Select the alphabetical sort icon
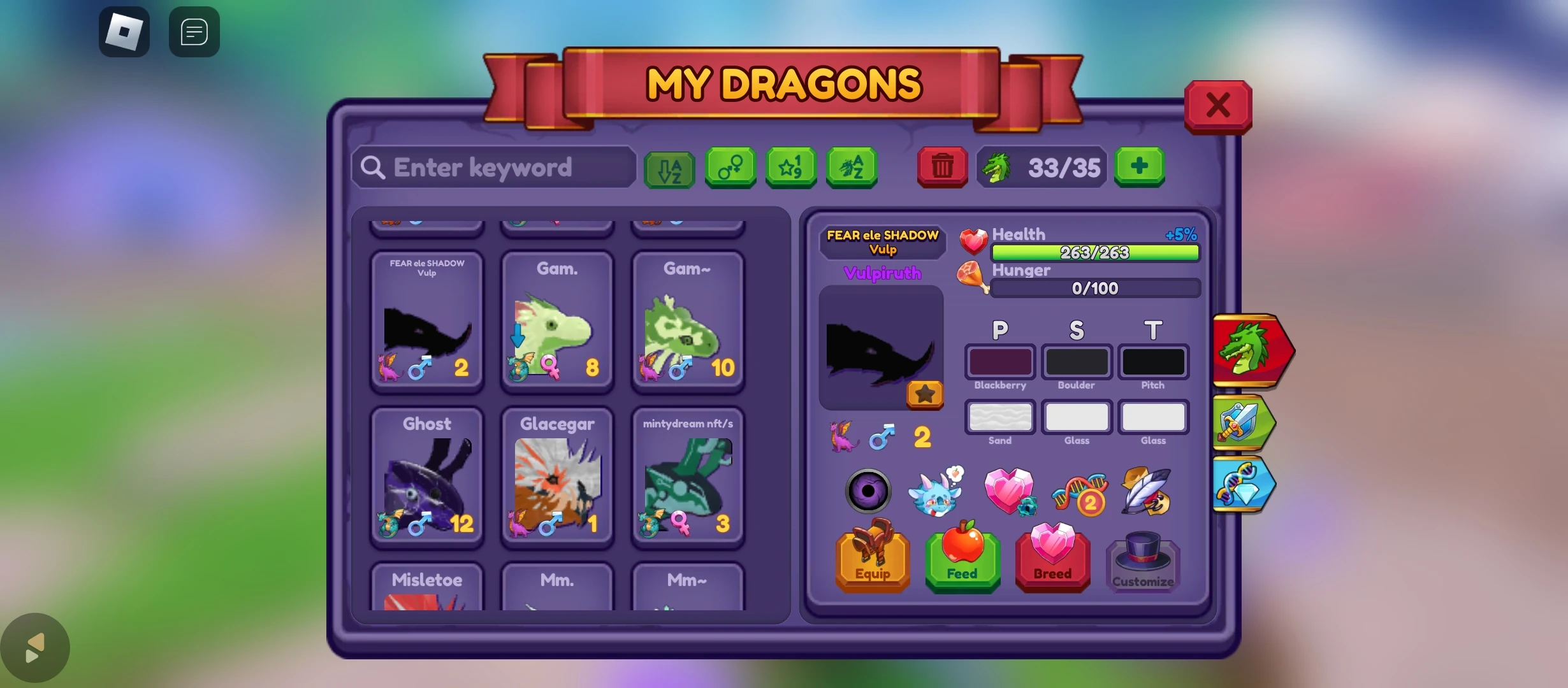 669,168
